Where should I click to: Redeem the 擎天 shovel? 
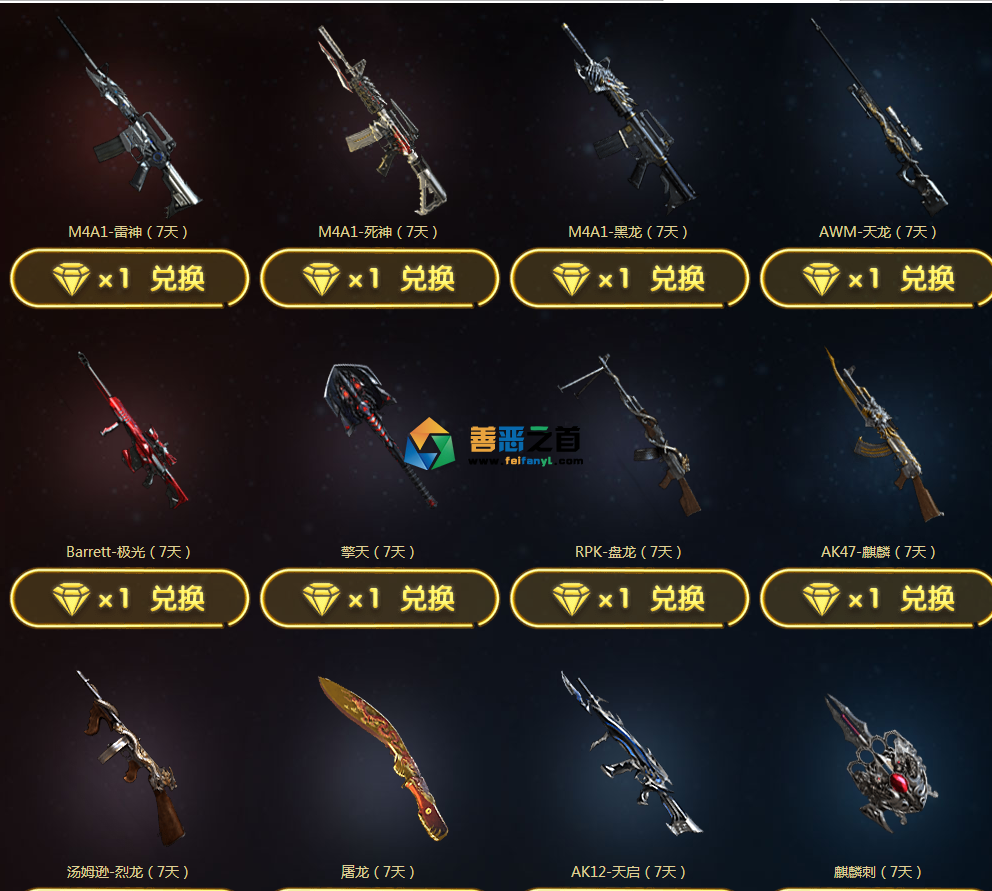point(379,598)
